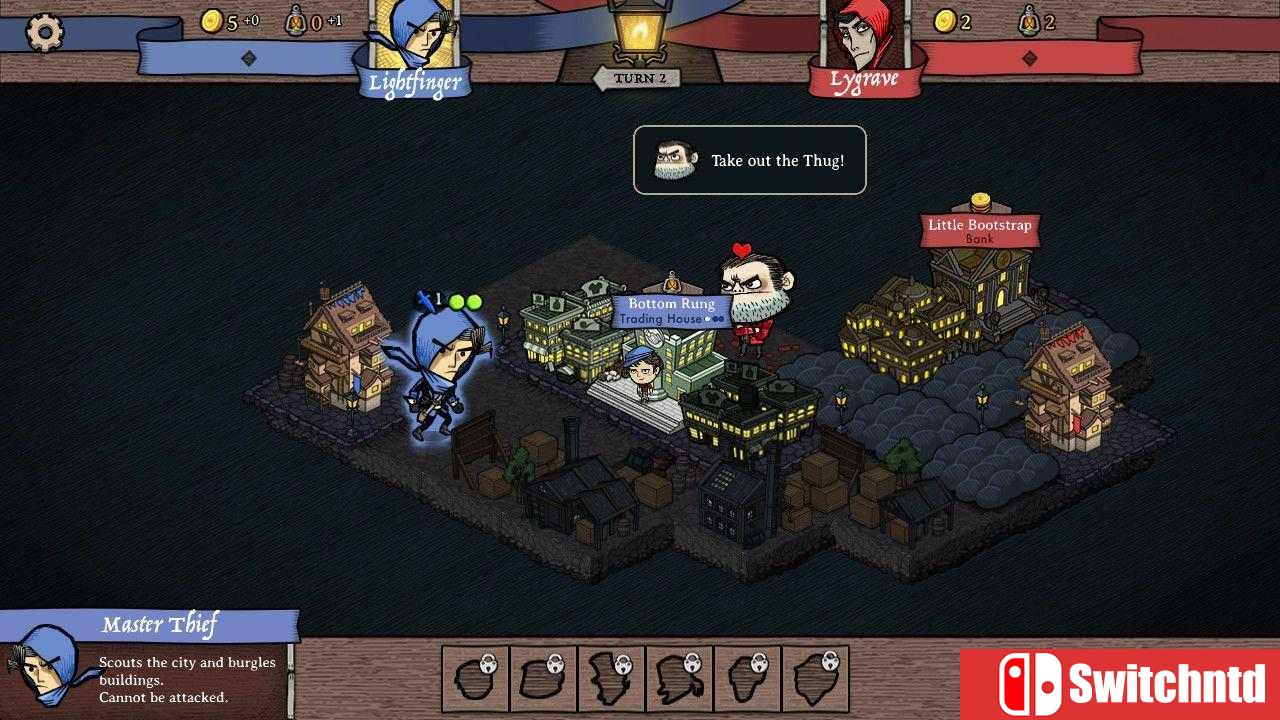Viewport: 1280px width, 720px height.
Task: Click the lantern resource icon
Action: click(296, 21)
